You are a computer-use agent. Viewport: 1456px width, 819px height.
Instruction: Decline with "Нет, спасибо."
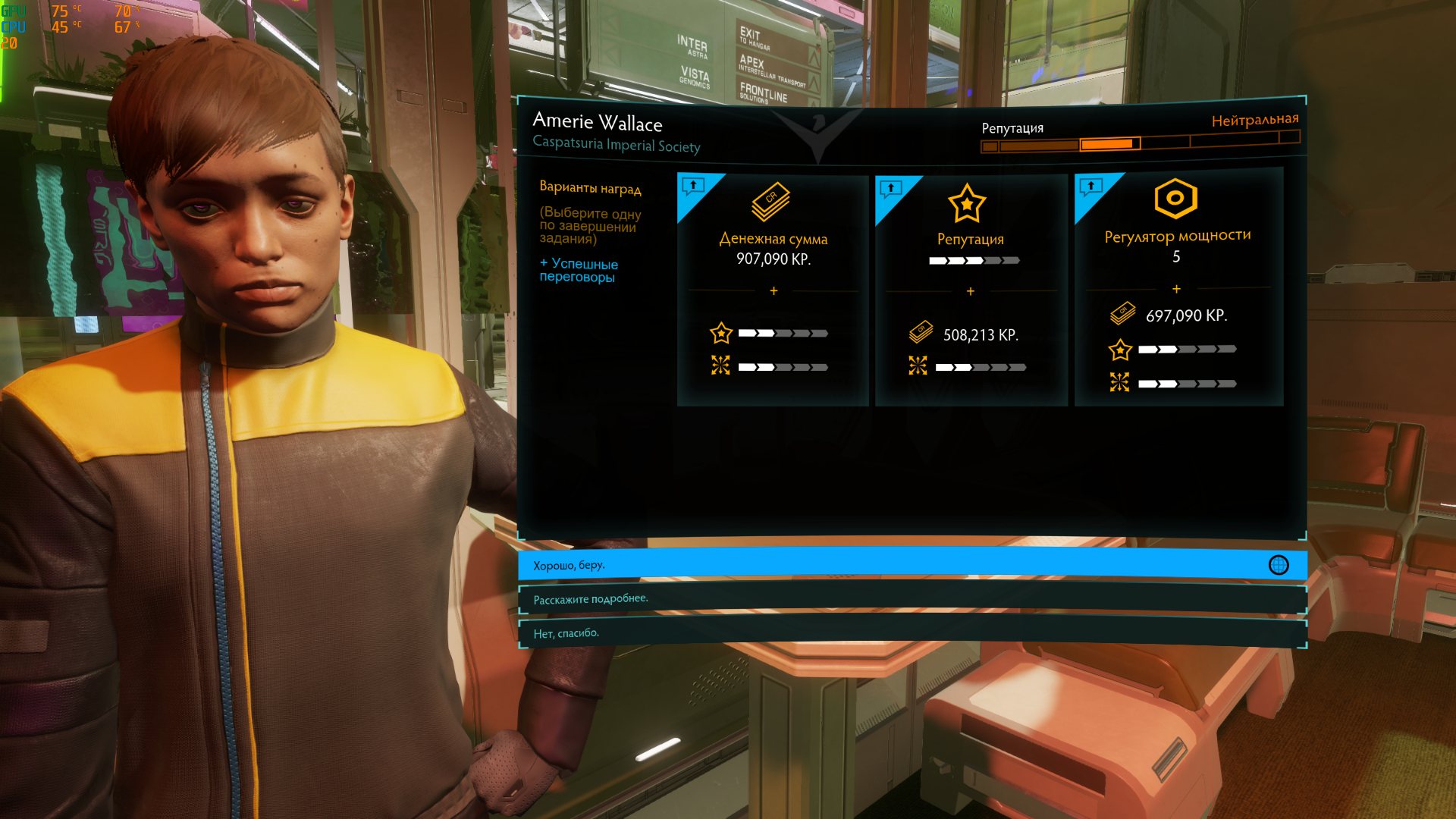[x=912, y=633]
